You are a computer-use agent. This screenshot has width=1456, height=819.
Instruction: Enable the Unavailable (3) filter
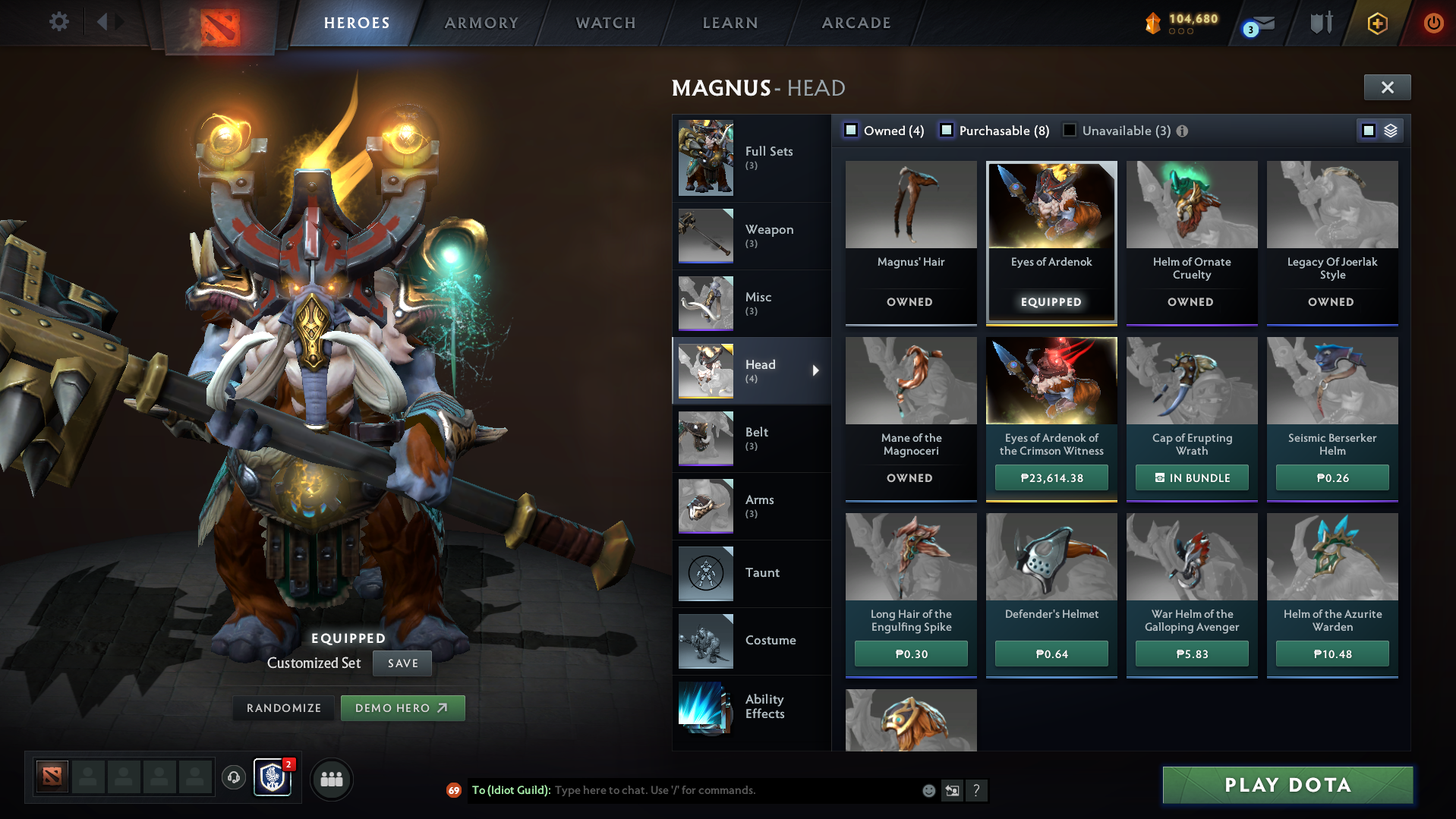pos(1070,131)
